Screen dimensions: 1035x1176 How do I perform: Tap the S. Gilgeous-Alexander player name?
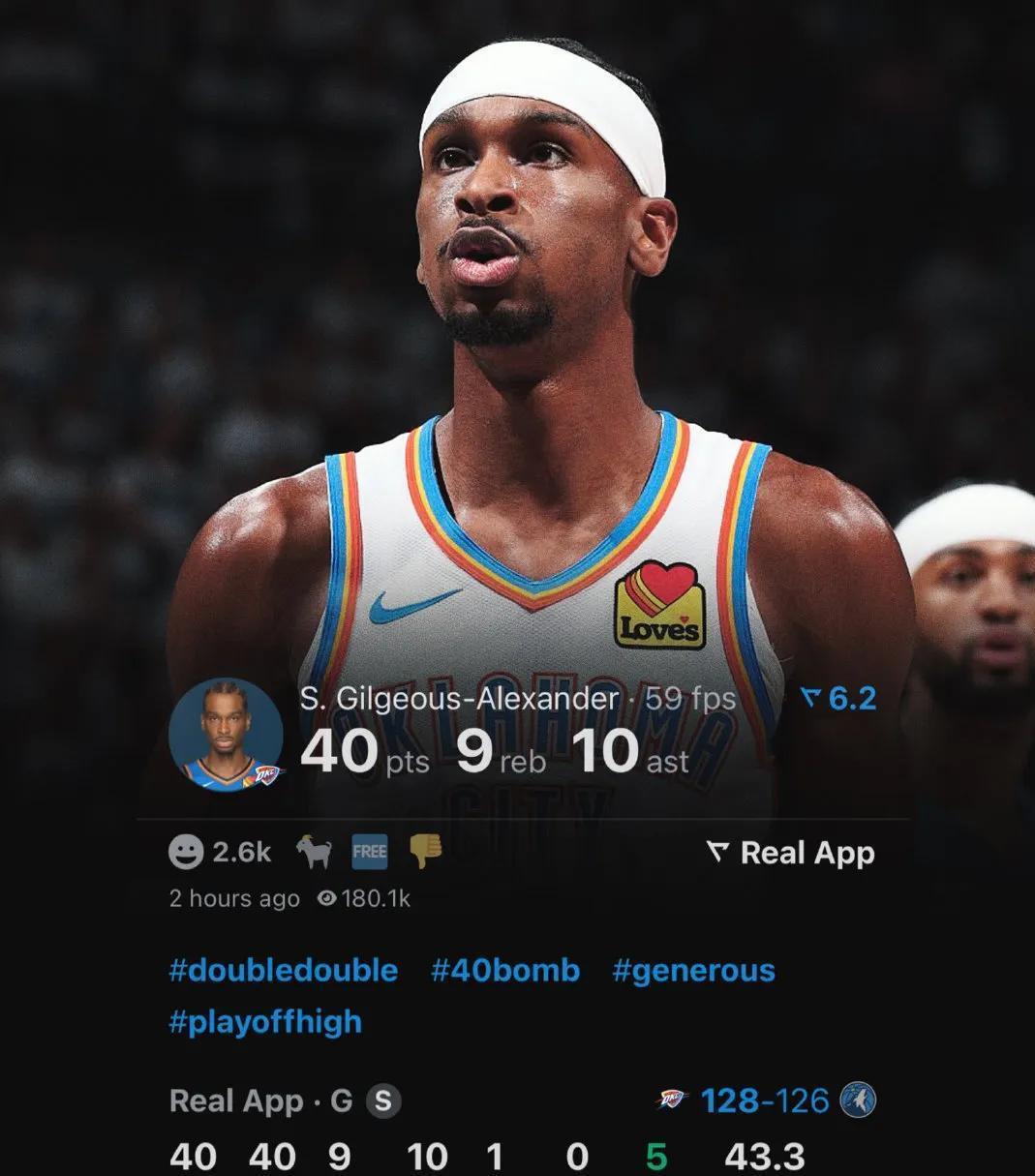click(x=459, y=698)
